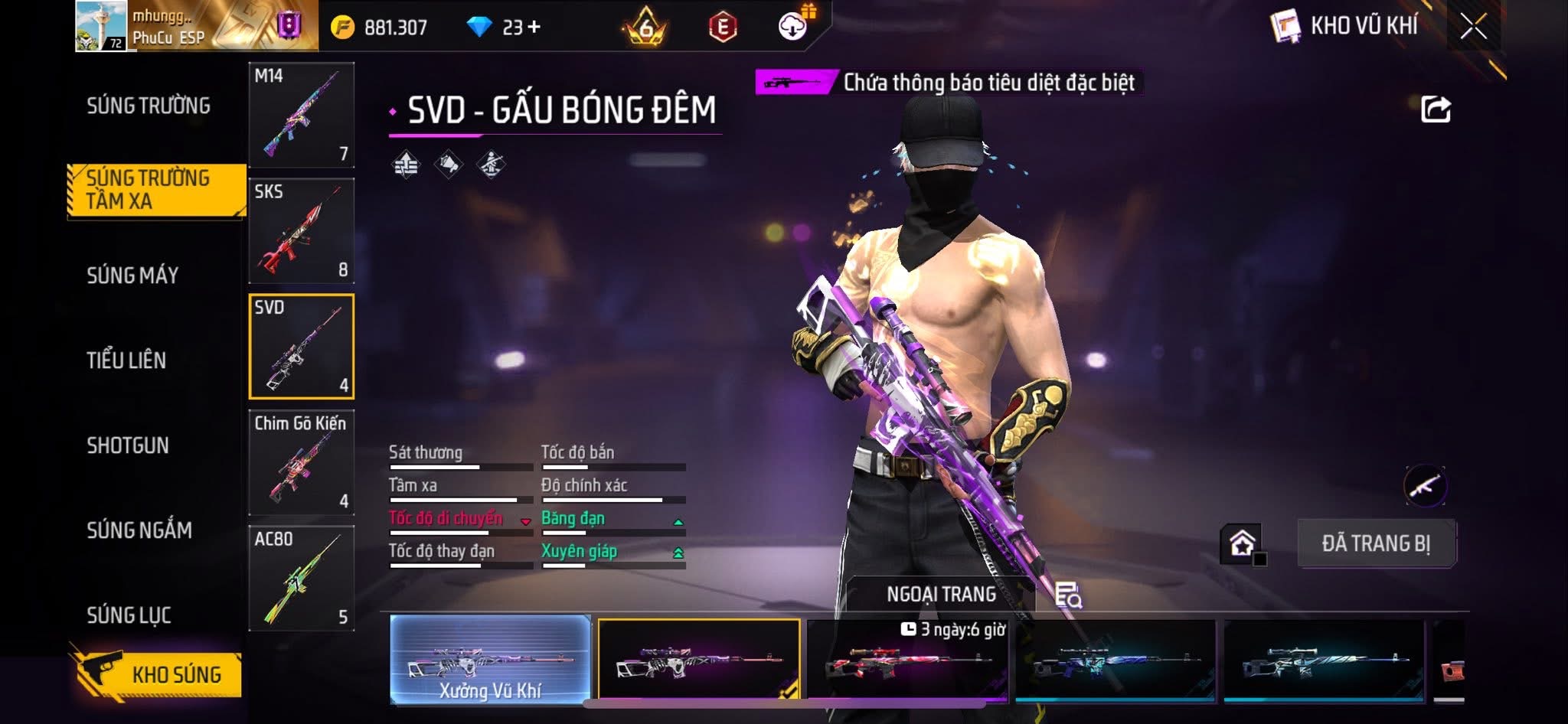The image size is (1568, 724).
Task: Switch to Súng Máy category
Action: pyautogui.click(x=132, y=276)
